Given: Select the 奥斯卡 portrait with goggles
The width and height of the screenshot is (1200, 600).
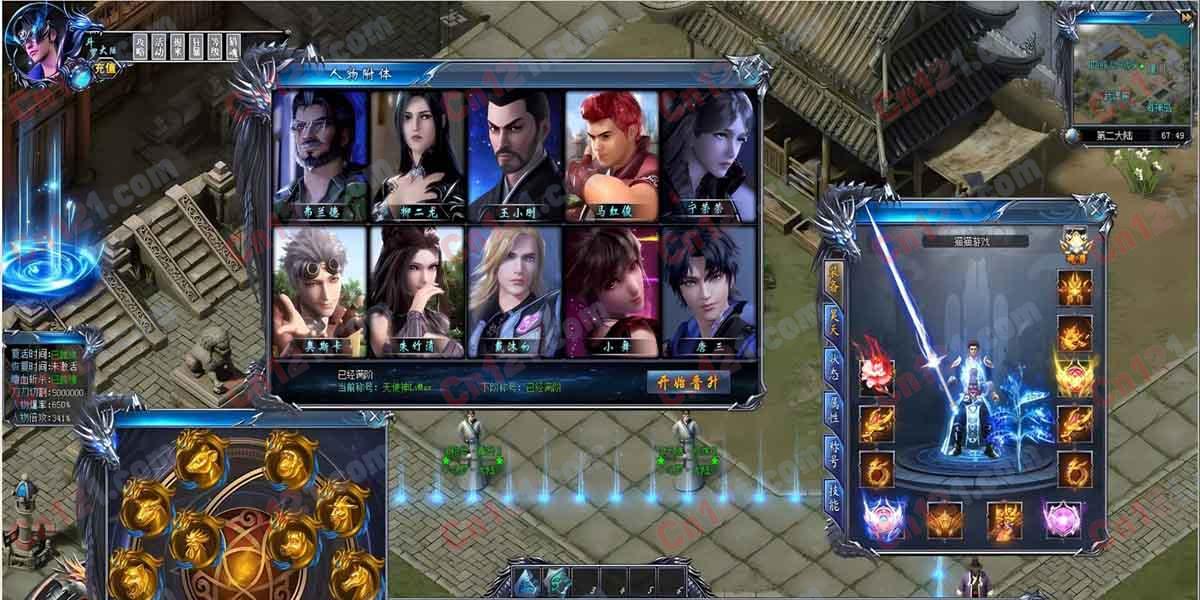Looking at the screenshot, I should 318,291.
